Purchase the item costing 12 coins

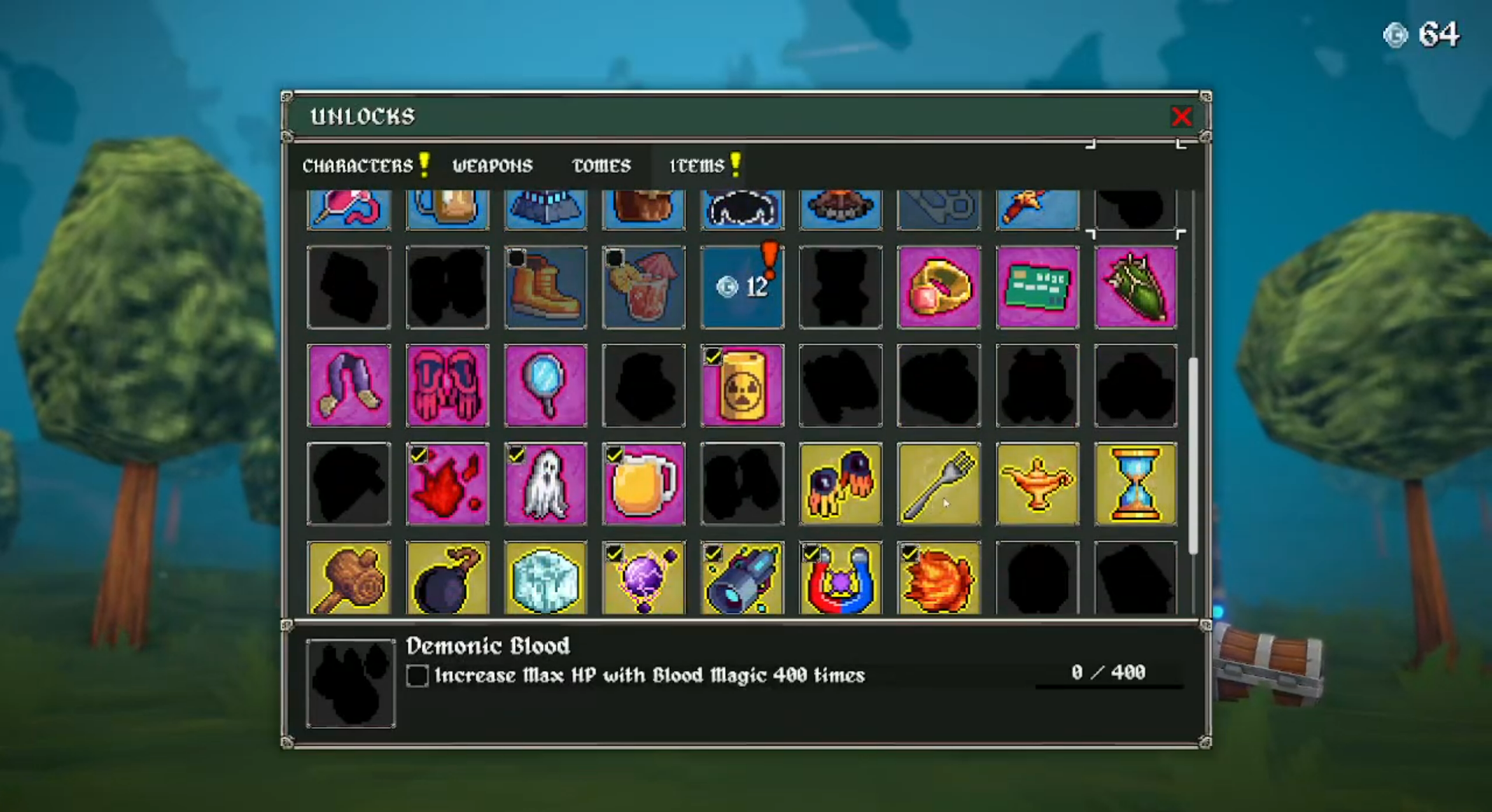742,287
